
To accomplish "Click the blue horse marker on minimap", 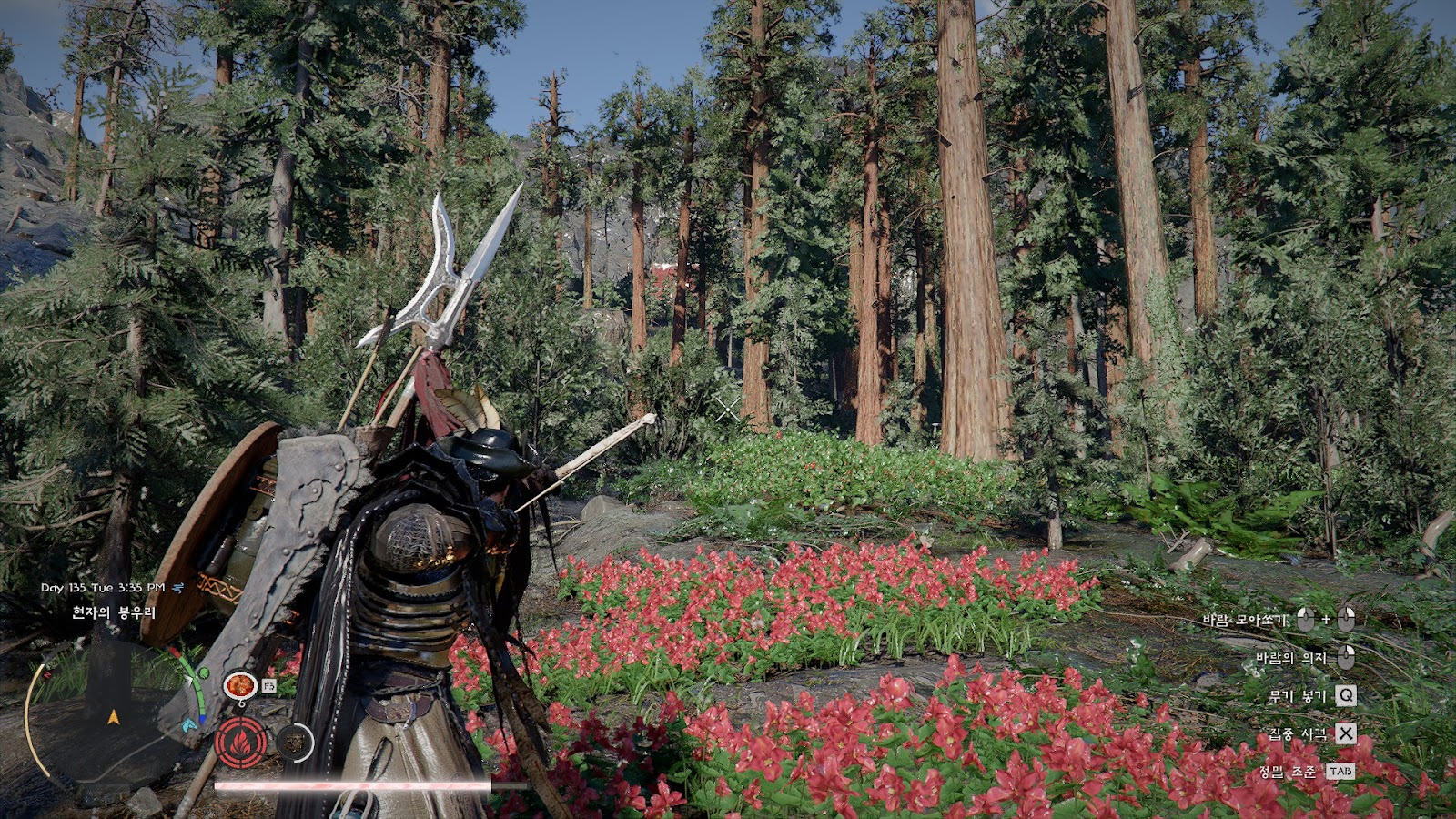I will [188, 725].
